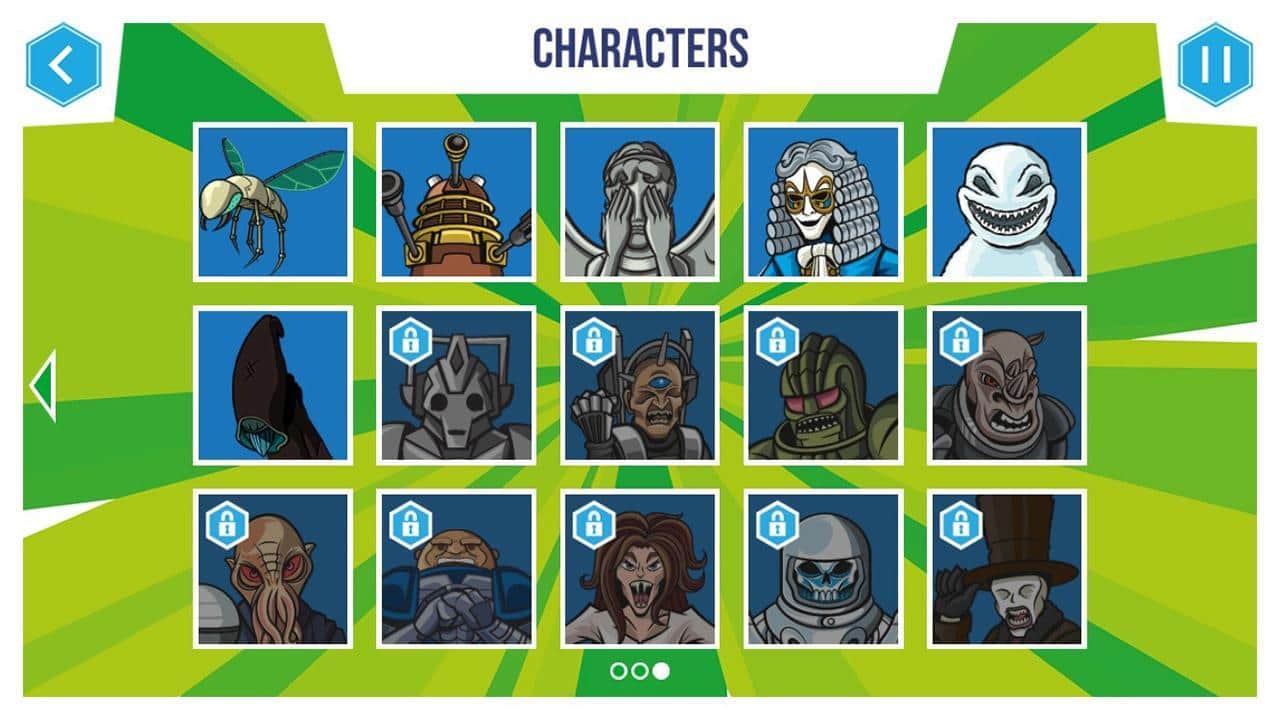
Task: Choose the grinning snowman character tile
Action: pos(1007,202)
